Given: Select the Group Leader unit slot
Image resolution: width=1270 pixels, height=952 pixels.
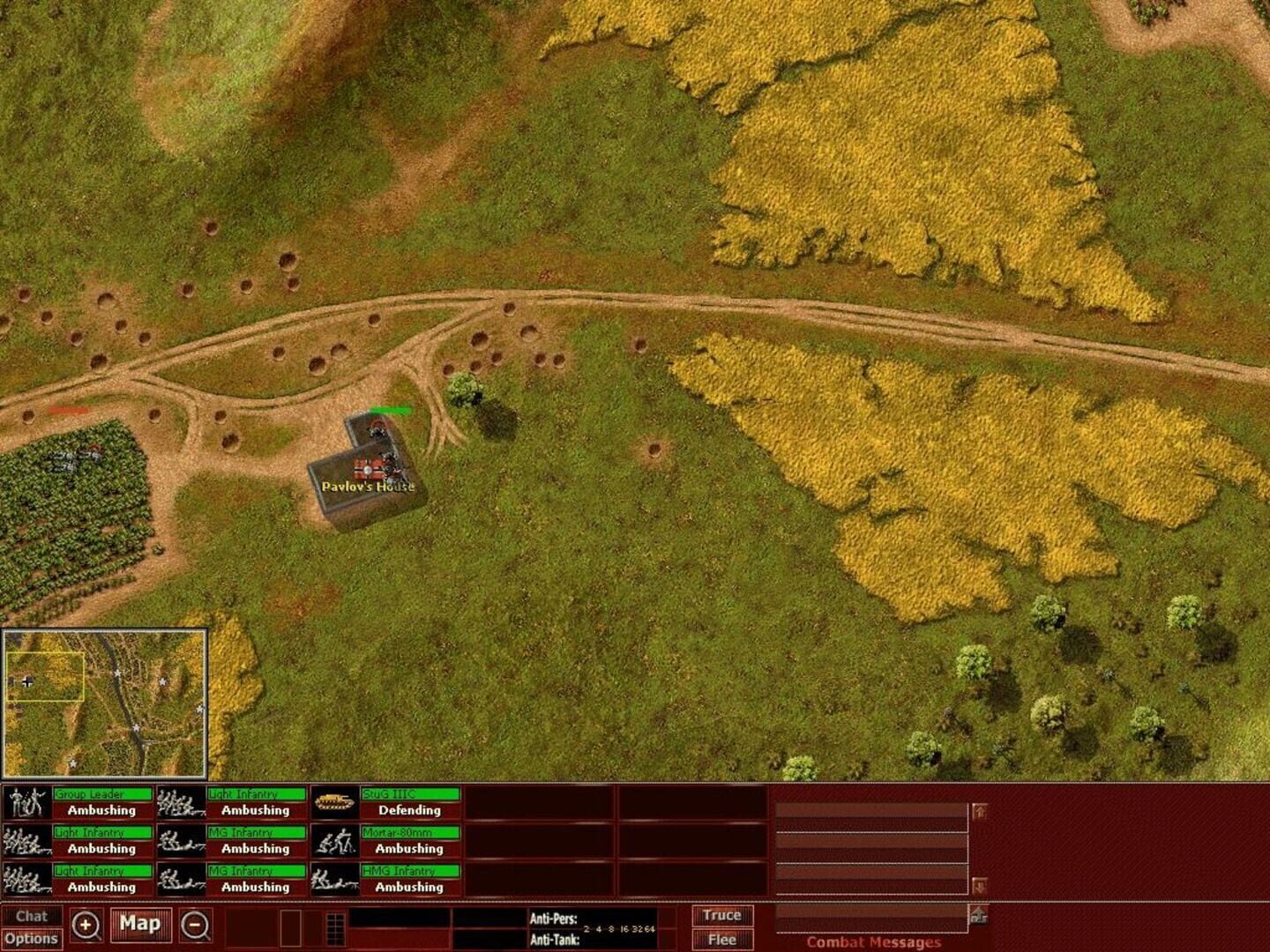Looking at the screenshot, I should [x=78, y=803].
